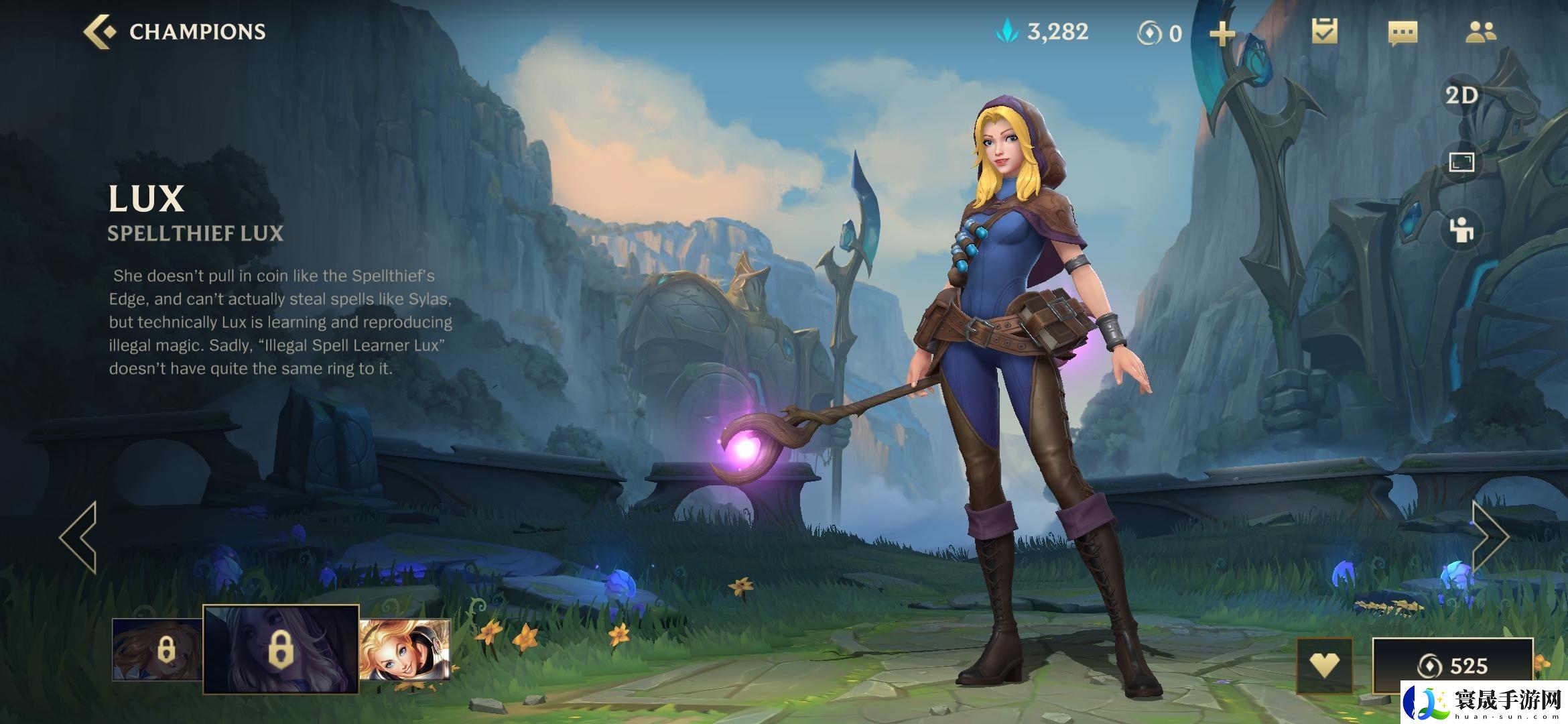This screenshot has height=724, width=1568.
Task: Add the skin to wishlist with heart button
Action: pyautogui.click(x=1324, y=665)
